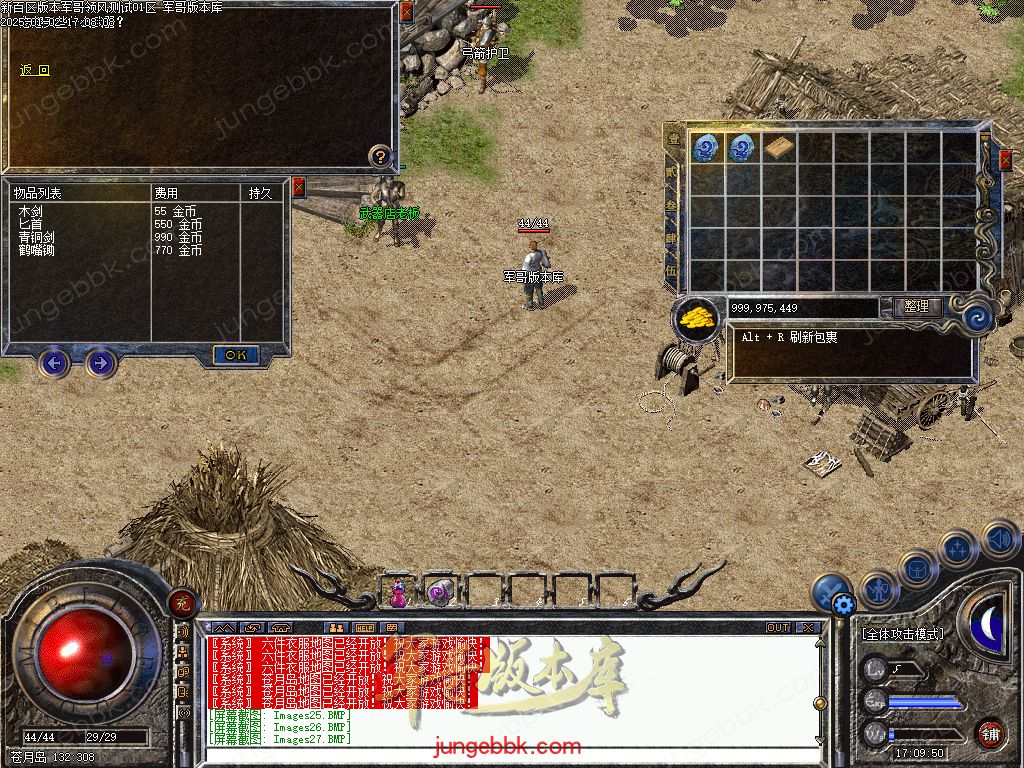Select 木剑 in the shop list
The image size is (1024, 768).
coord(30,212)
